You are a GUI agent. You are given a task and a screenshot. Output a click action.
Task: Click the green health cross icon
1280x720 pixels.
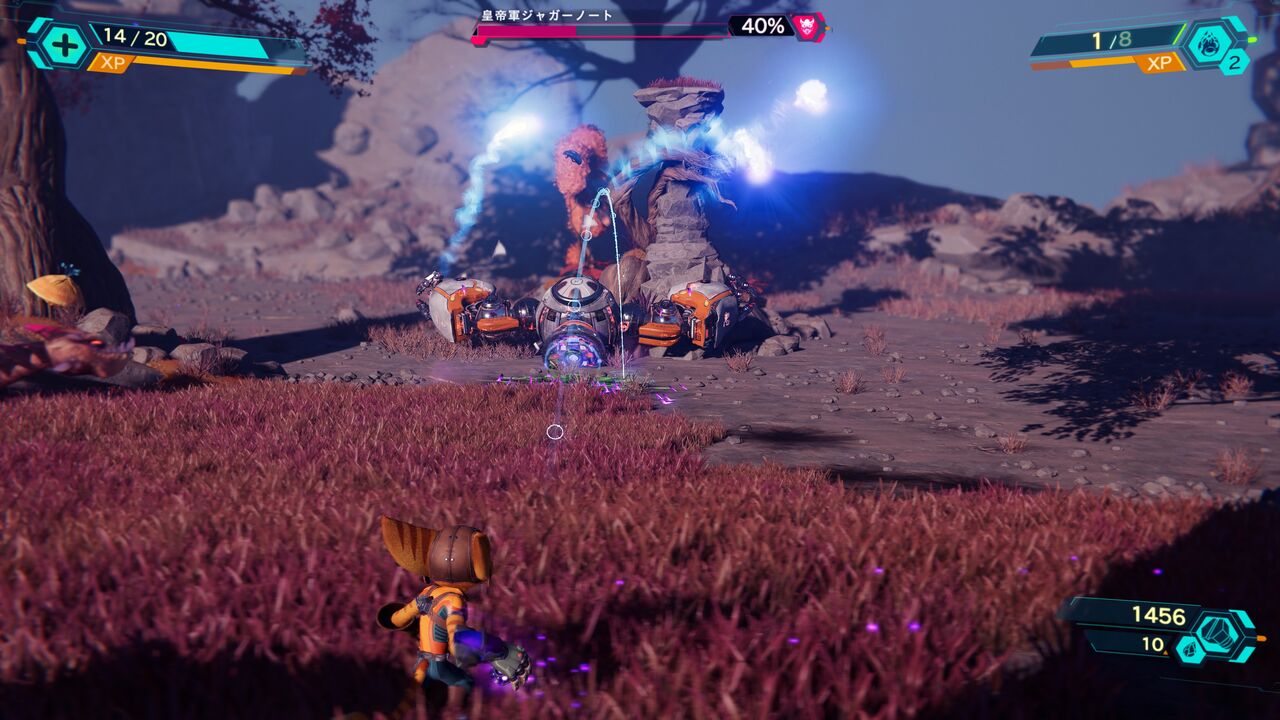tap(64, 45)
